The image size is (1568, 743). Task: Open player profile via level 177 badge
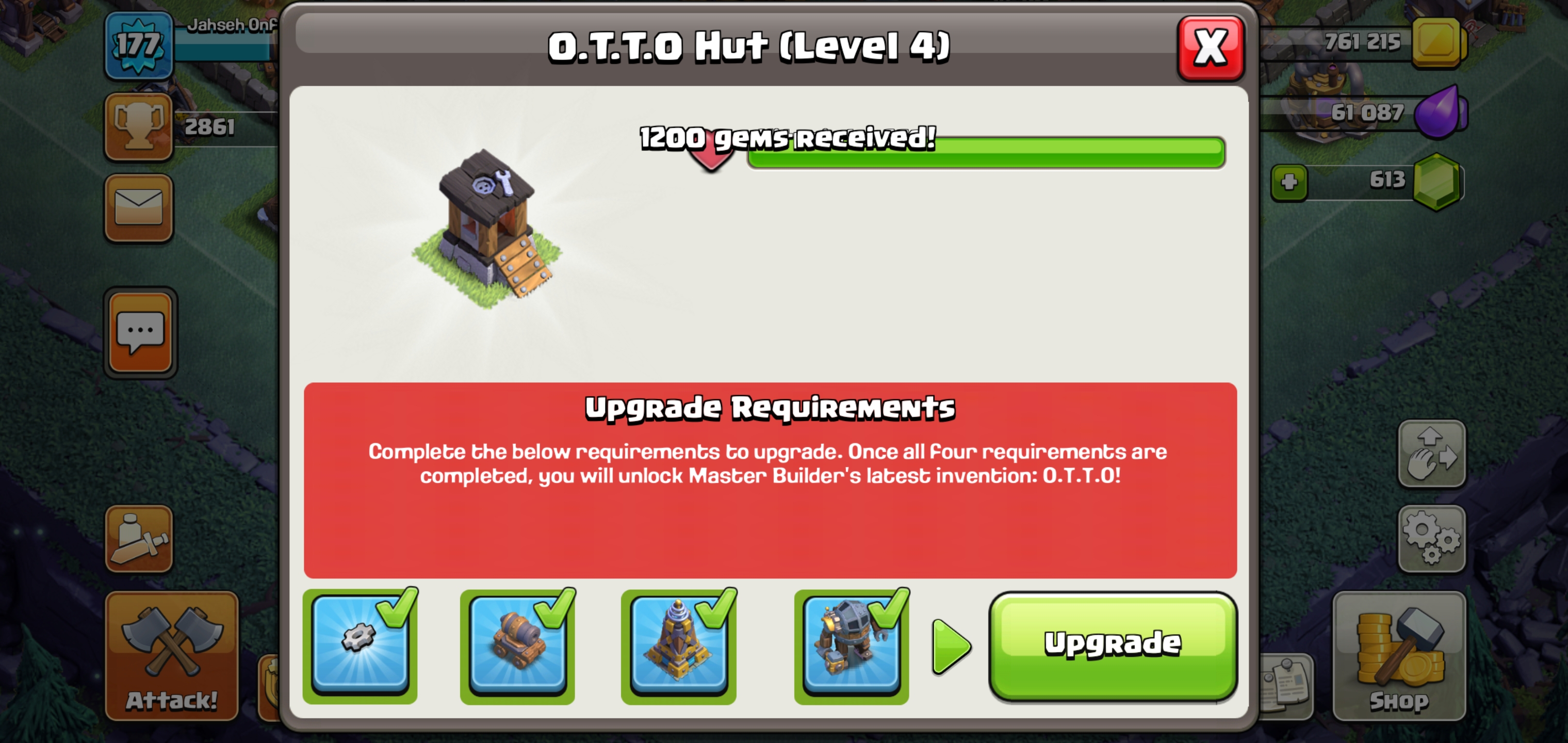pyautogui.click(x=139, y=44)
